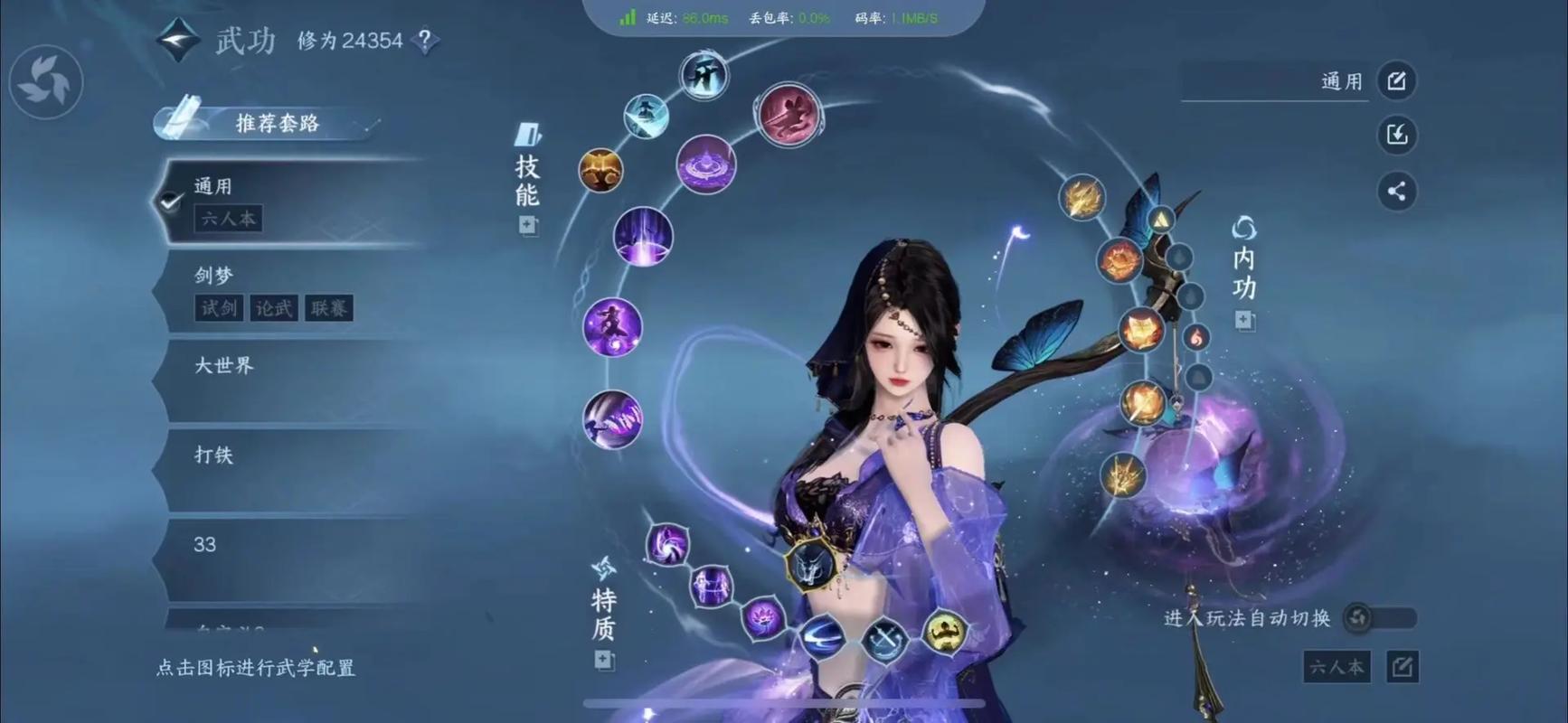The width and height of the screenshot is (1568, 723).
Task: Switch to the 试剑 tab
Action: pyautogui.click(x=217, y=308)
